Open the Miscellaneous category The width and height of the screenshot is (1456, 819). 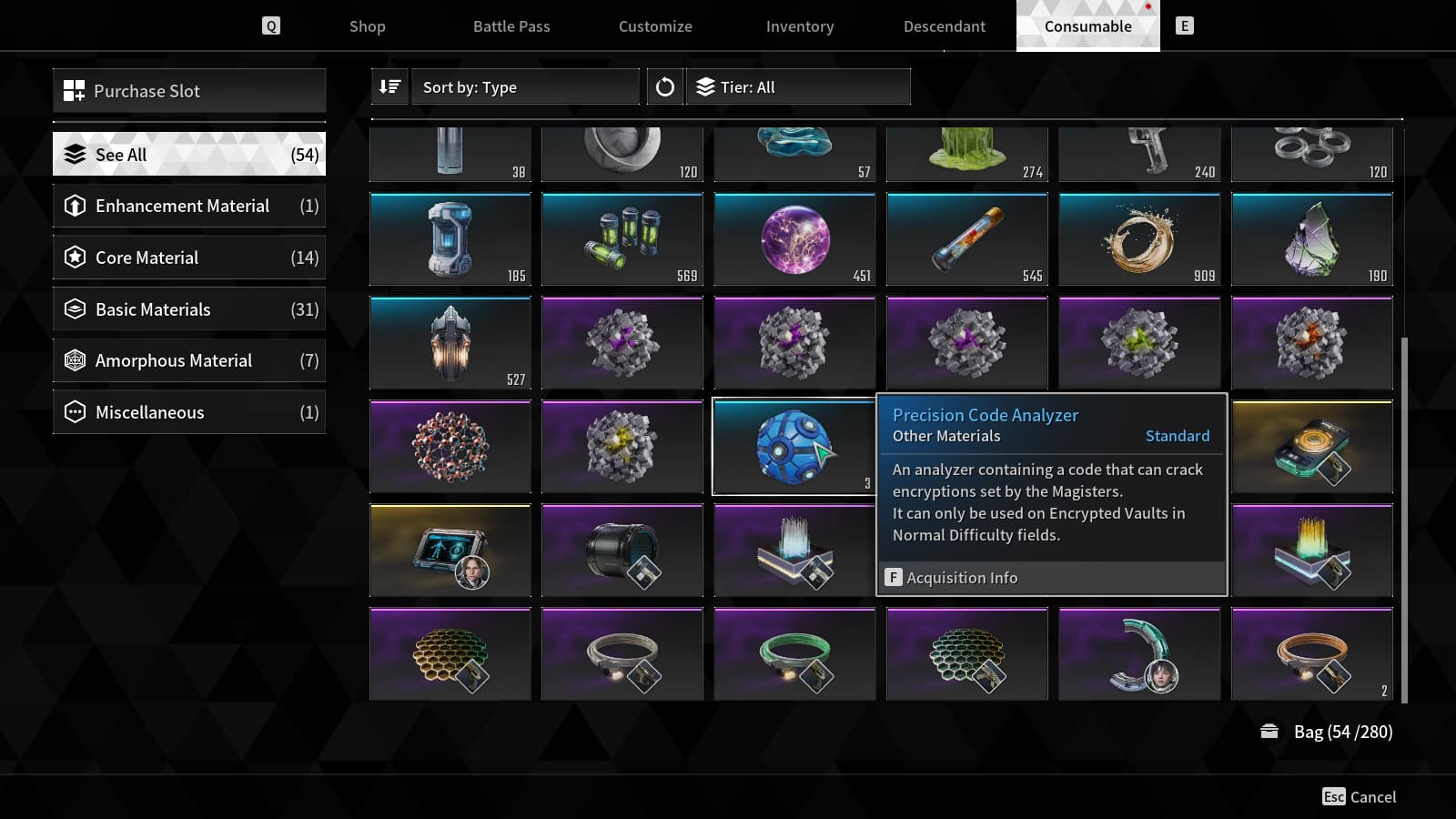(x=189, y=412)
